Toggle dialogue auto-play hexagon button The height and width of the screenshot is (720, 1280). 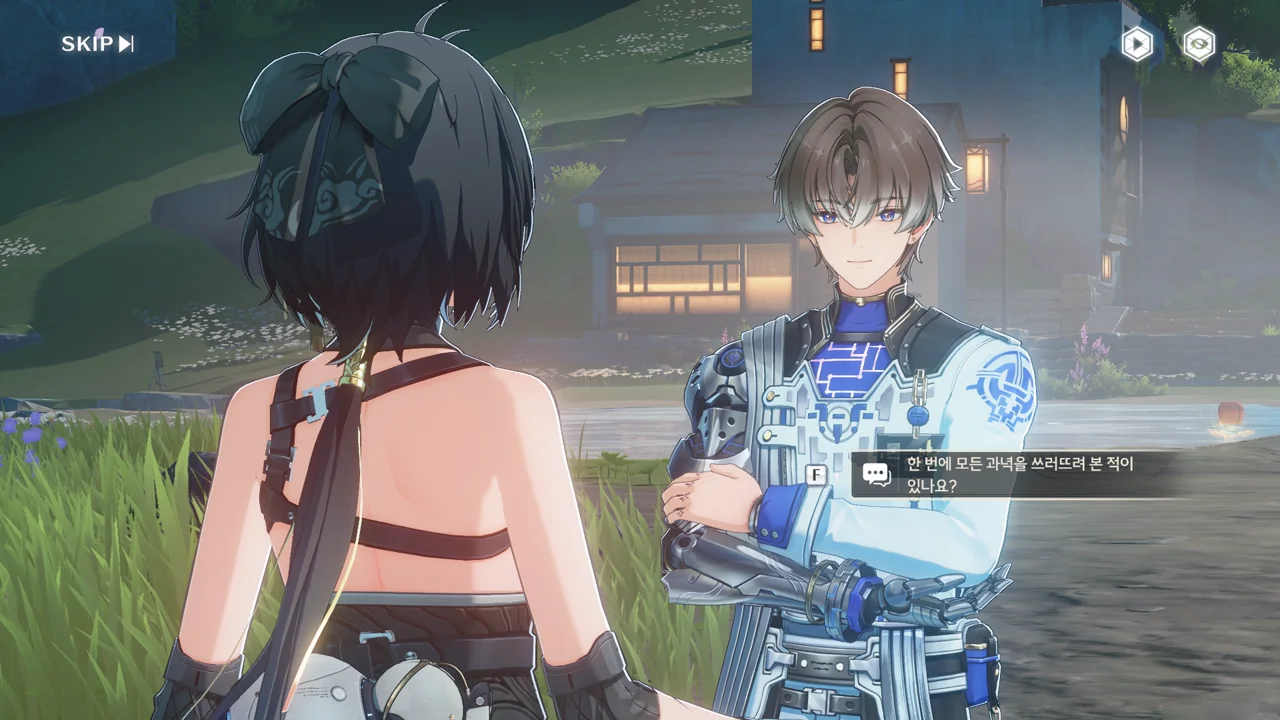[x=1136, y=44]
